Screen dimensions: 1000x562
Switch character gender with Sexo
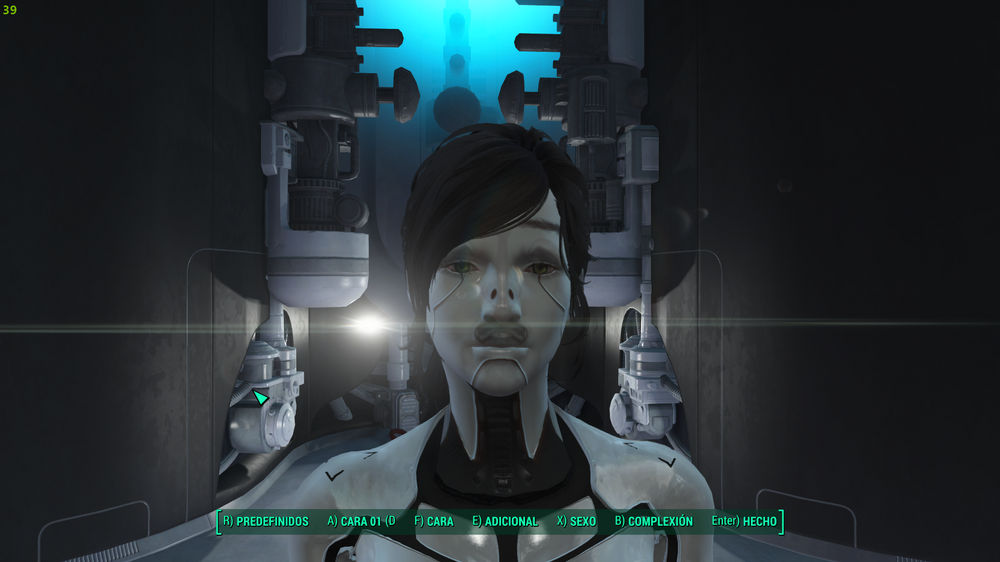[575, 521]
